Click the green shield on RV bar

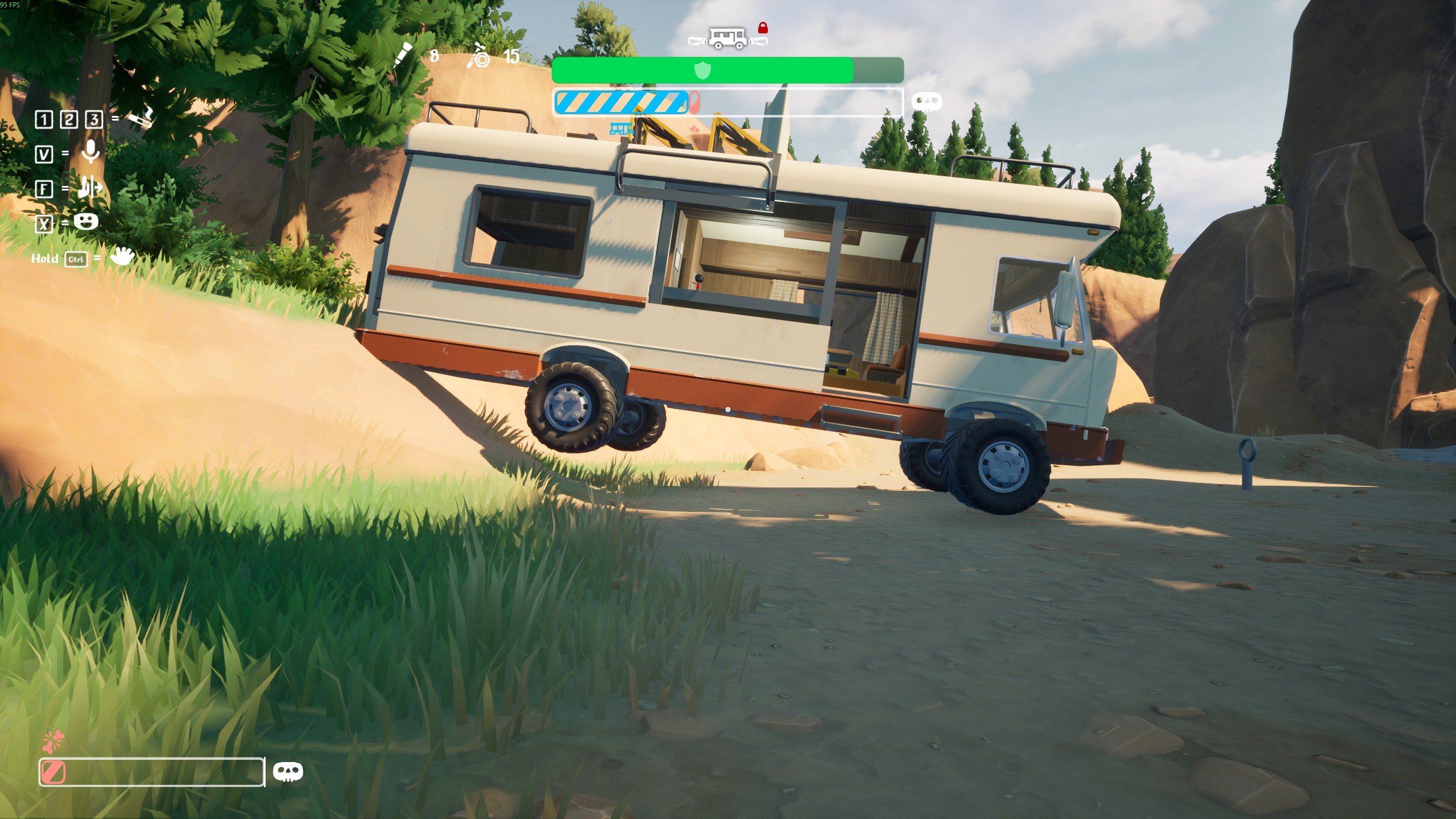(703, 71)
